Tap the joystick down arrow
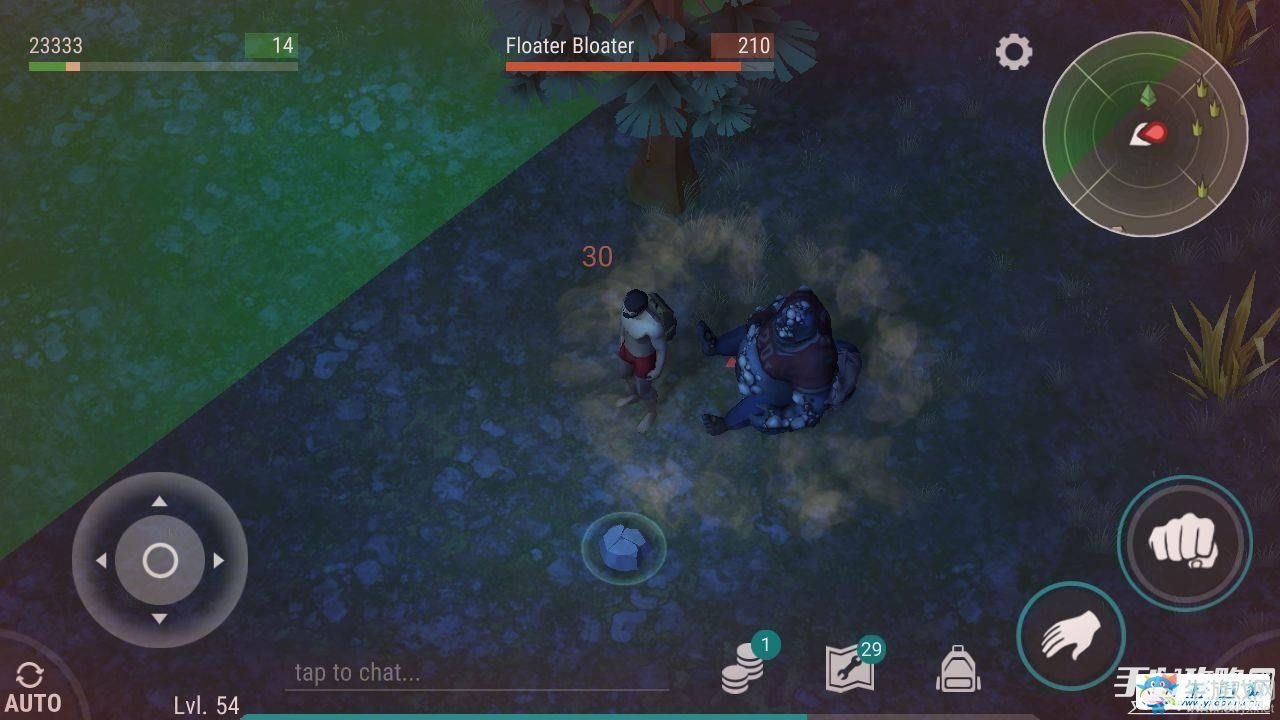This screenshot has width=1280, height=720. pos(159,619)
